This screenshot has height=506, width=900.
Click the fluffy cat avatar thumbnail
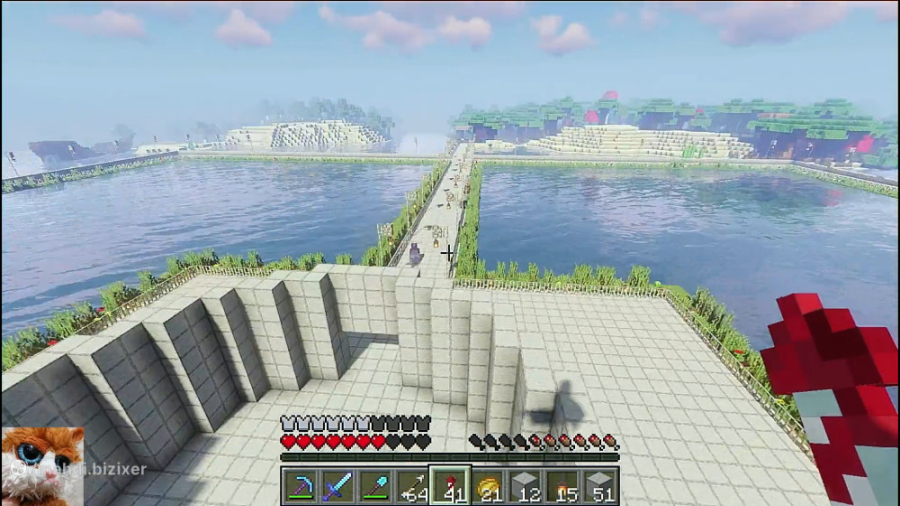pyautogui.click(x=38, y=466)
